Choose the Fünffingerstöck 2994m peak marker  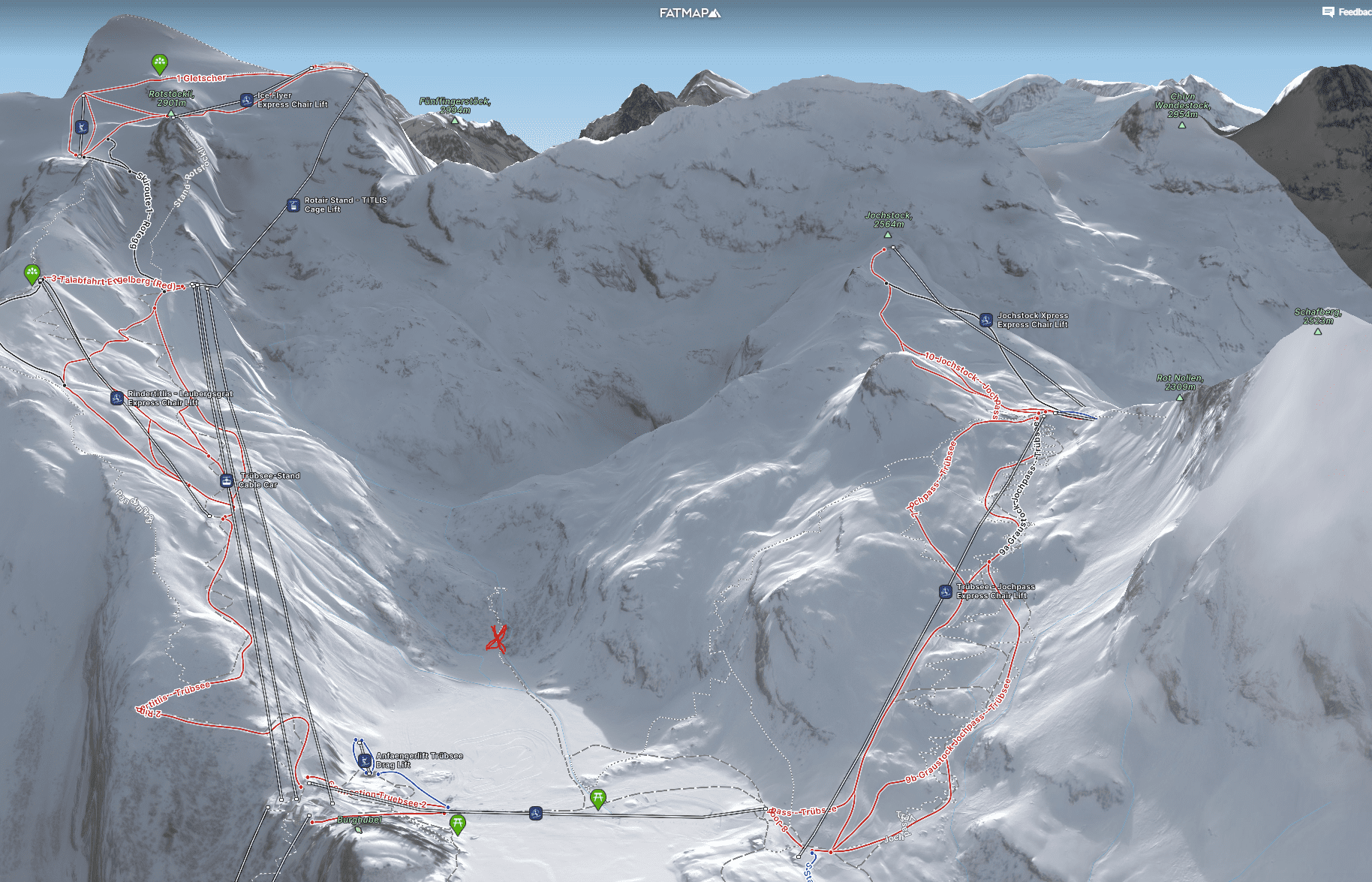(x=454, y=120)
